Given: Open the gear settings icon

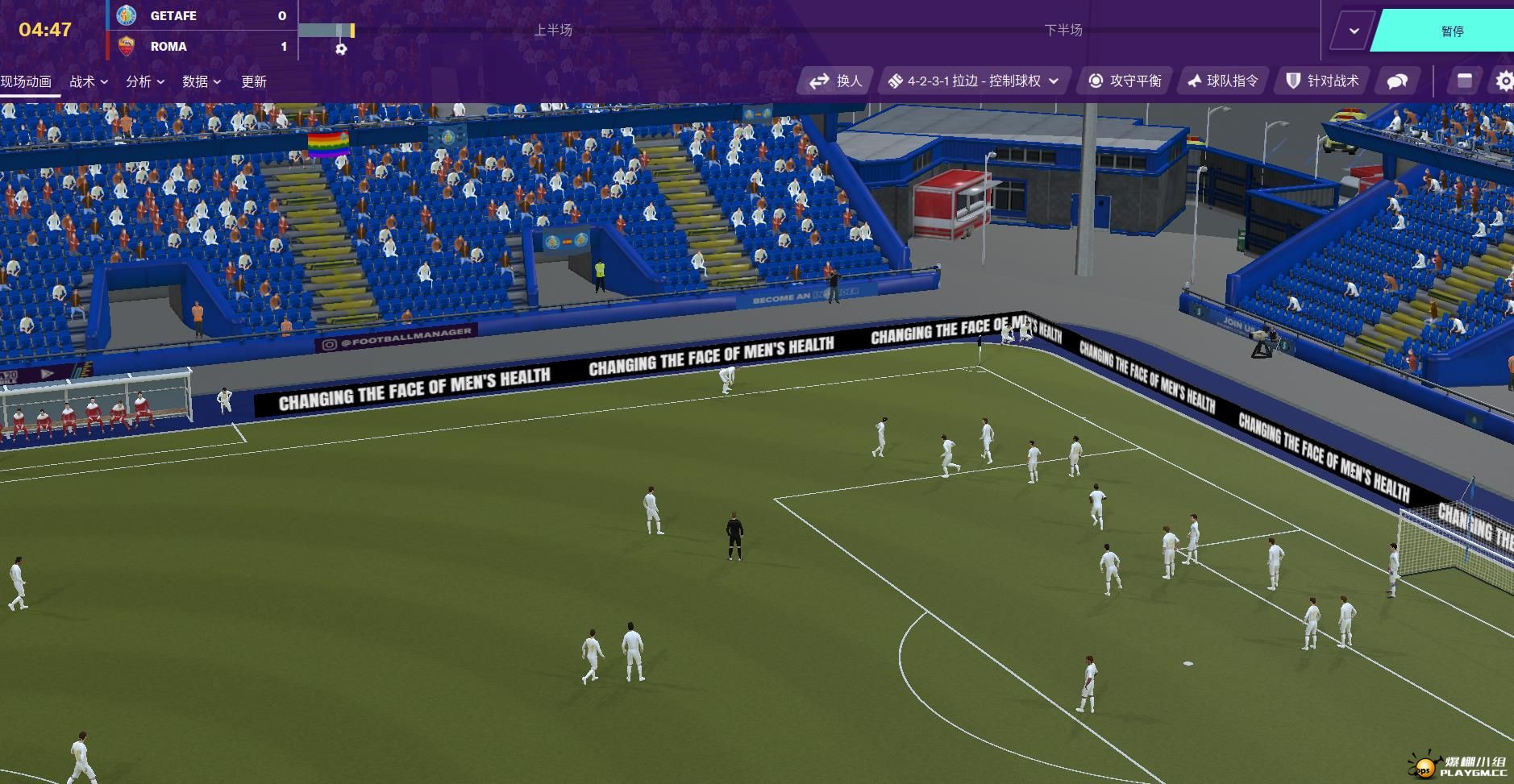Looking at the screenshot, I should point(1504,81).
